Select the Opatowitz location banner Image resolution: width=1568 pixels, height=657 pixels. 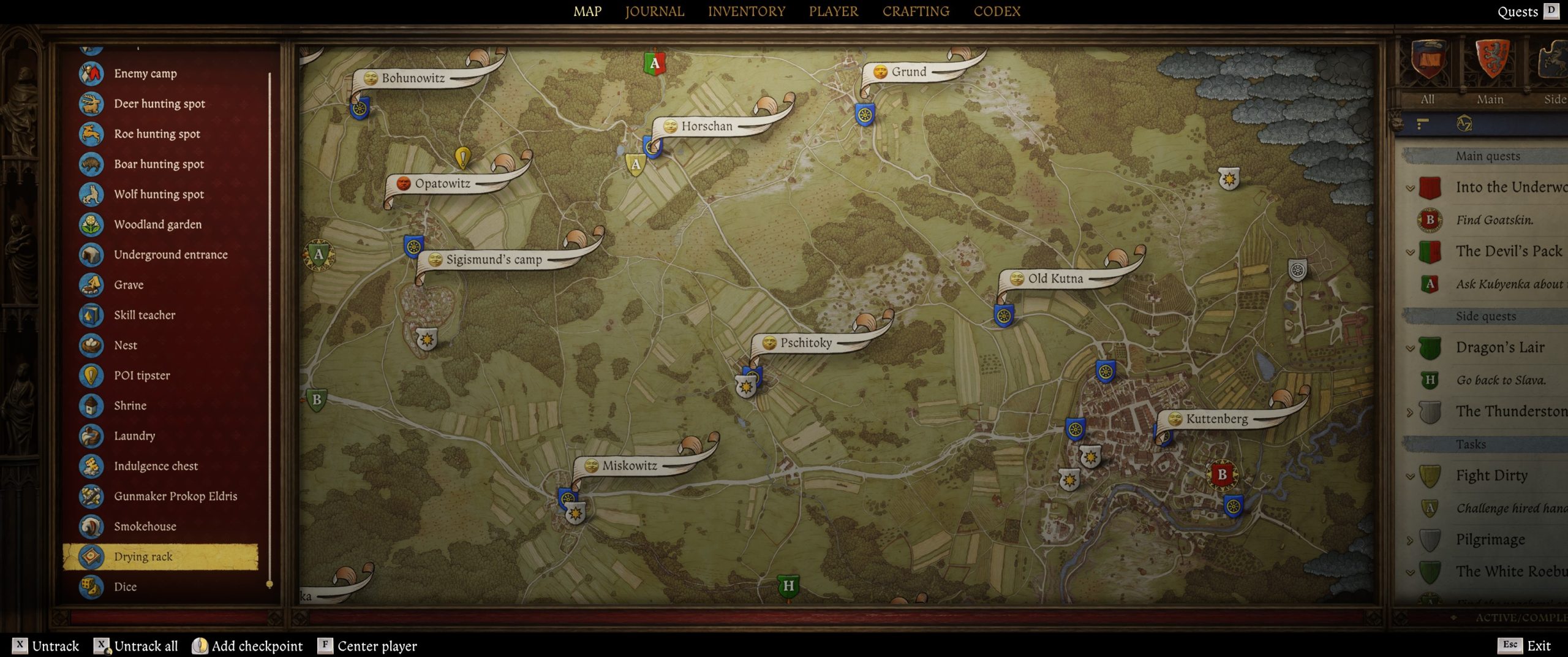pyautogui.click(x=442, y=183)
